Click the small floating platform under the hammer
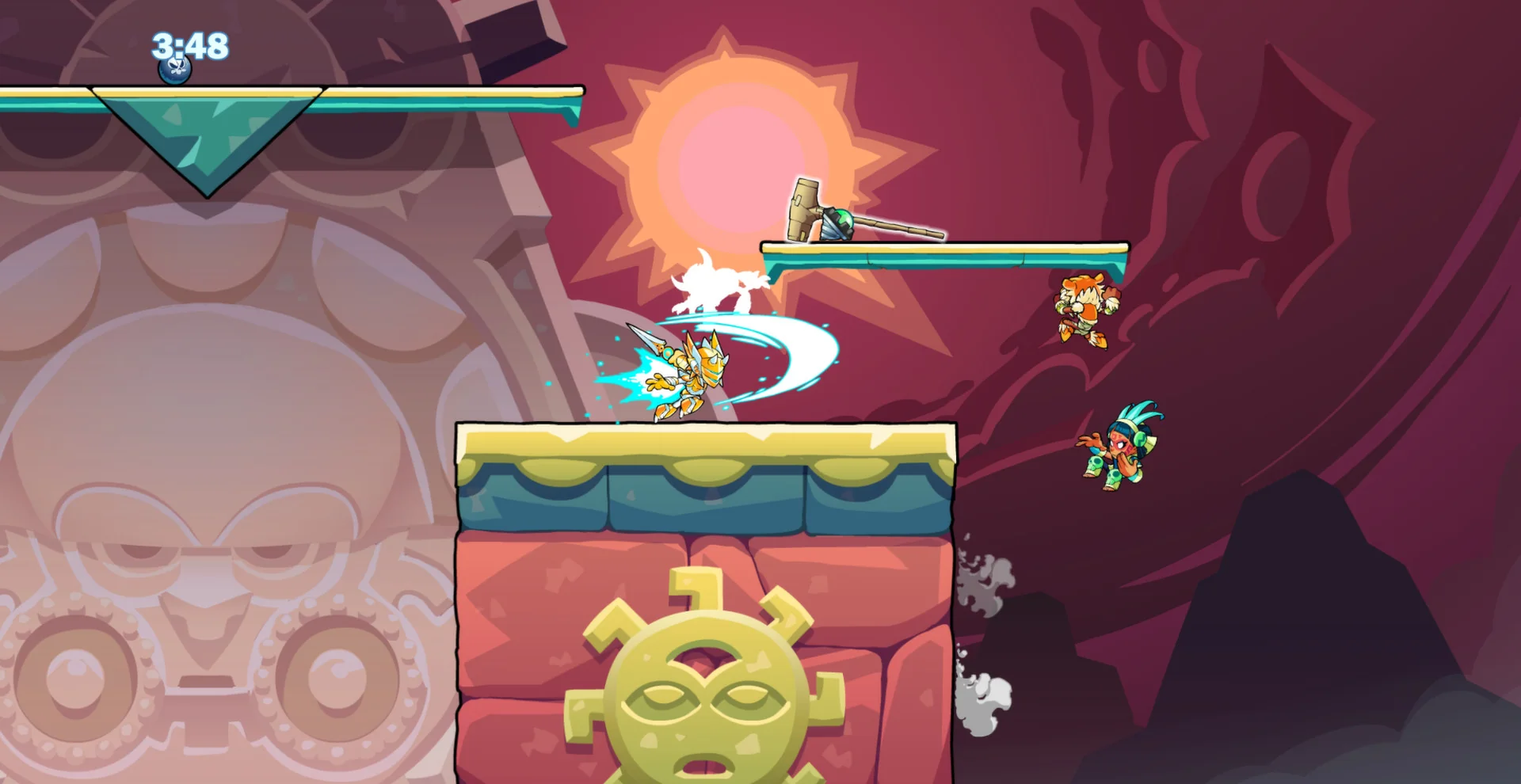 coord(943,249)
